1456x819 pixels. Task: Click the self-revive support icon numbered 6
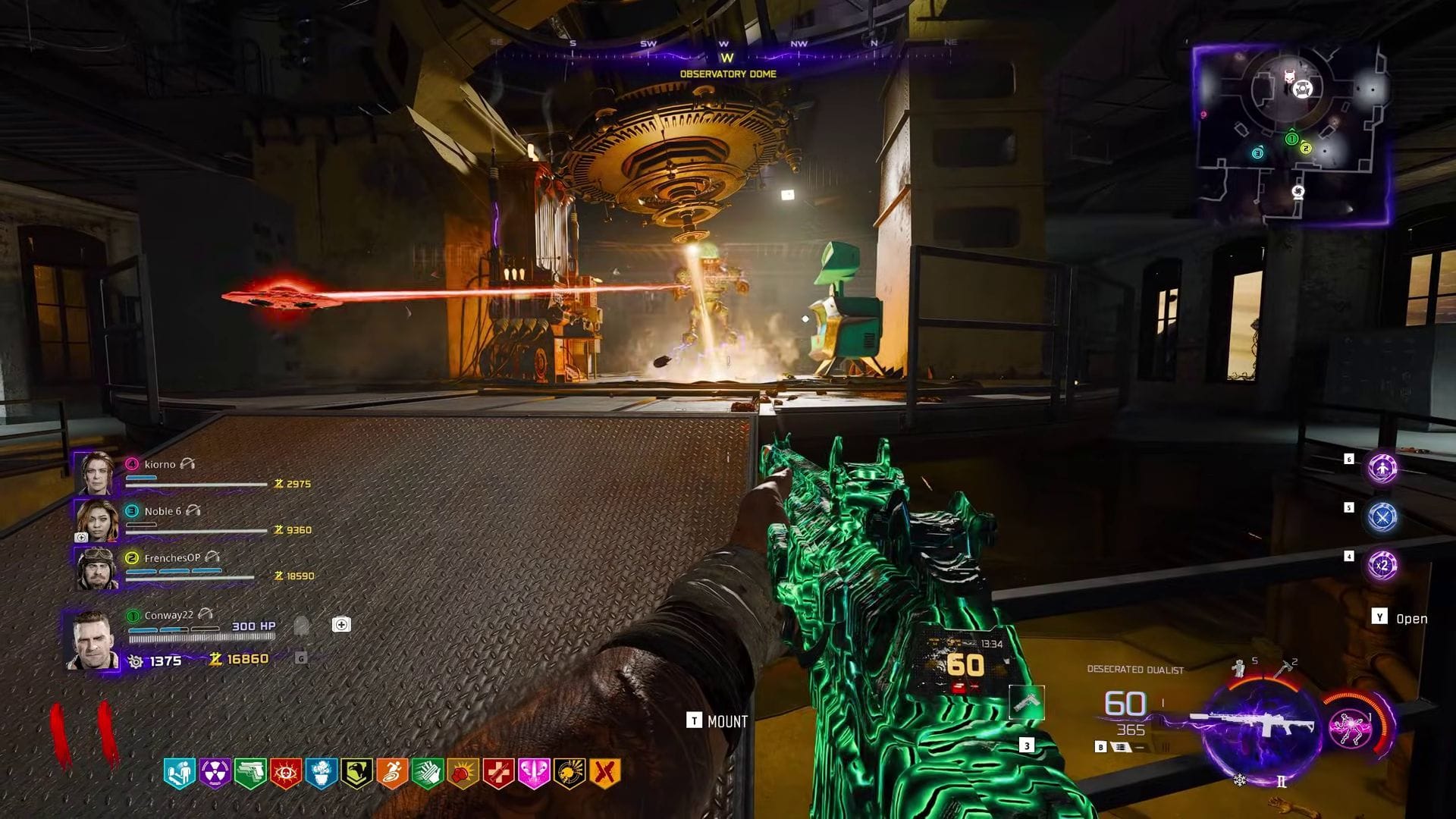click(x=1382, y=469)
